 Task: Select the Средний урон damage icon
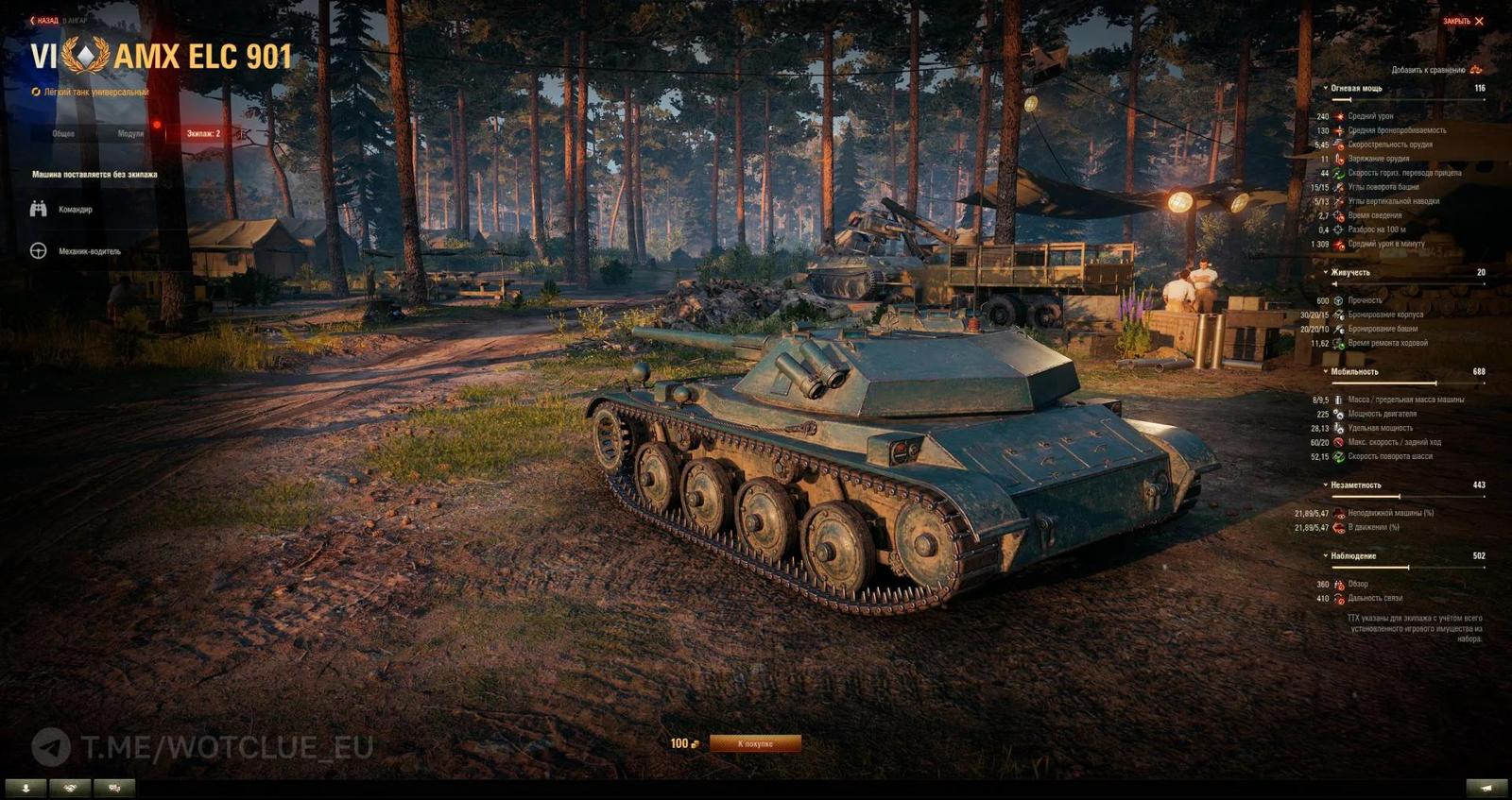1339,116
